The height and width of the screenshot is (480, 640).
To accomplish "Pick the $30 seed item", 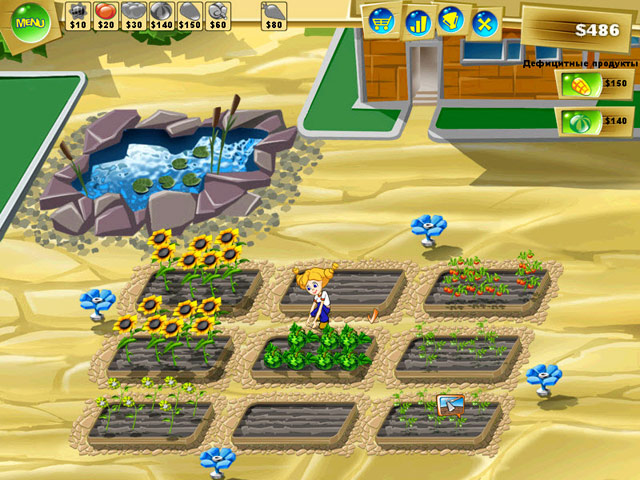I will point(133,14).
